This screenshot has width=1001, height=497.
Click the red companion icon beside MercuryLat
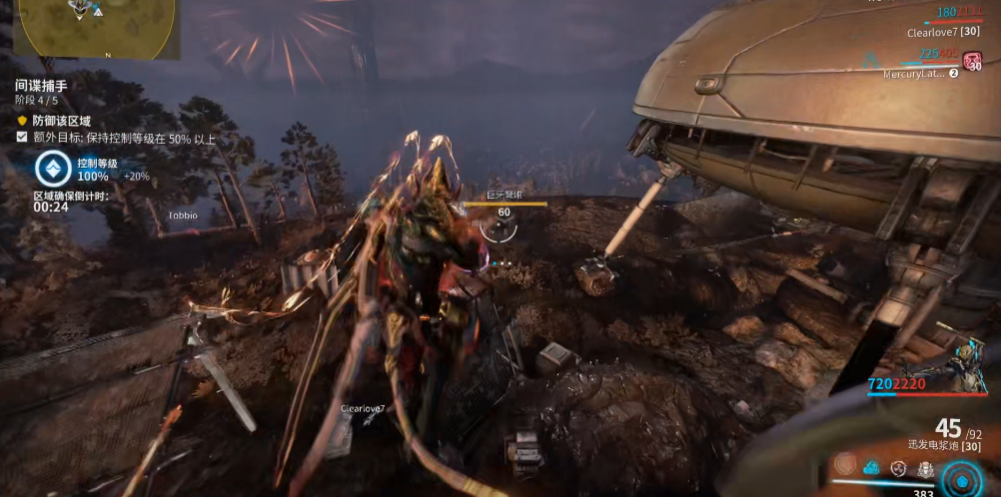pos(972,60)
